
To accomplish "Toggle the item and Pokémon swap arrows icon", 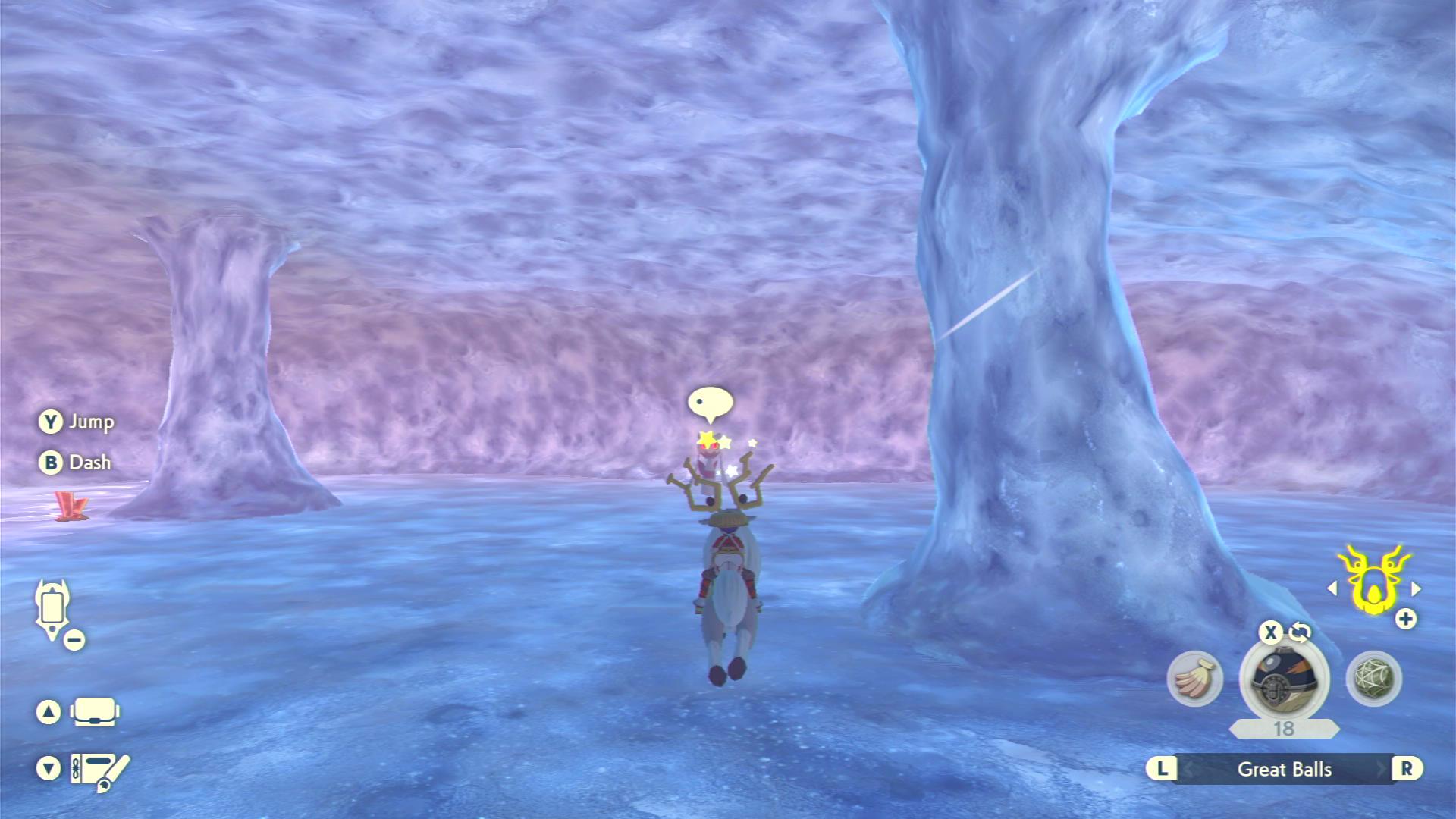I will click(x=1300, y=632).
